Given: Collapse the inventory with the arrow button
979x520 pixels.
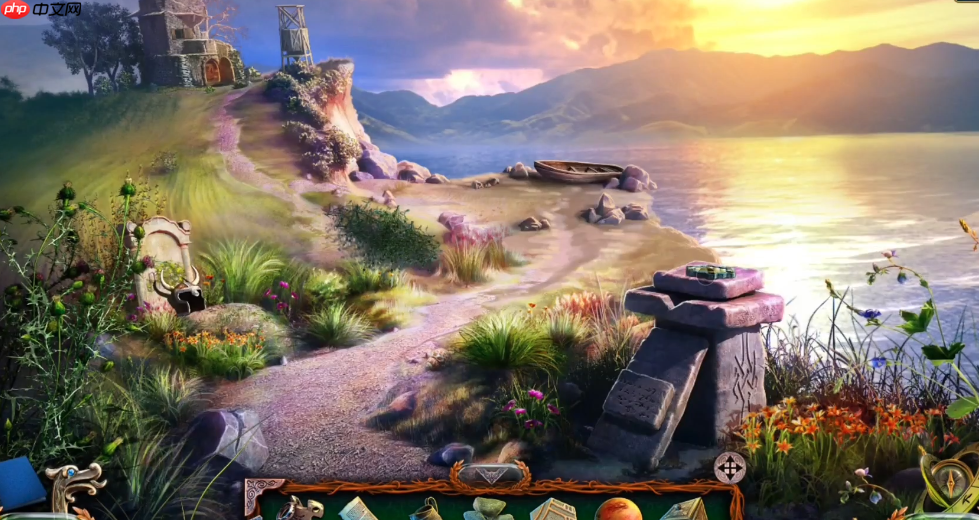Looking at the screenshot, I should (x=489, y=474).
